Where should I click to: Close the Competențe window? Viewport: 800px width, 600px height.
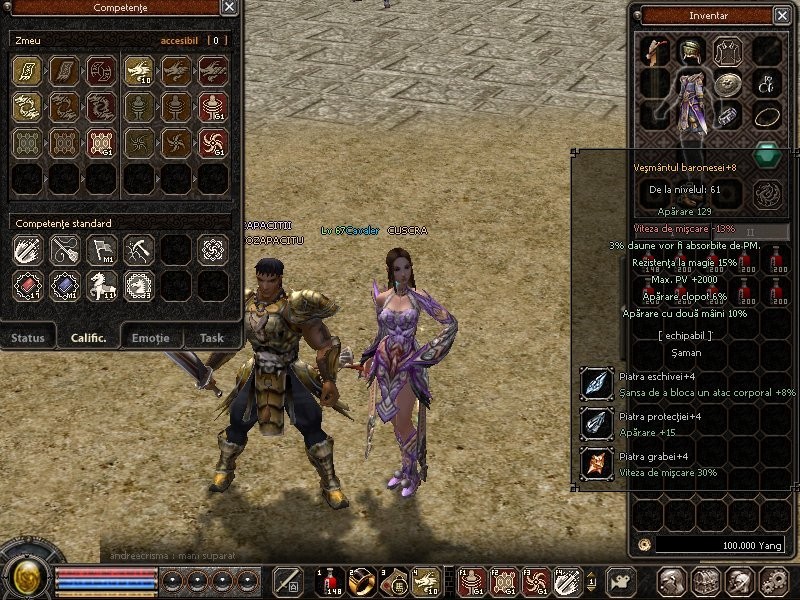[229, 8]
